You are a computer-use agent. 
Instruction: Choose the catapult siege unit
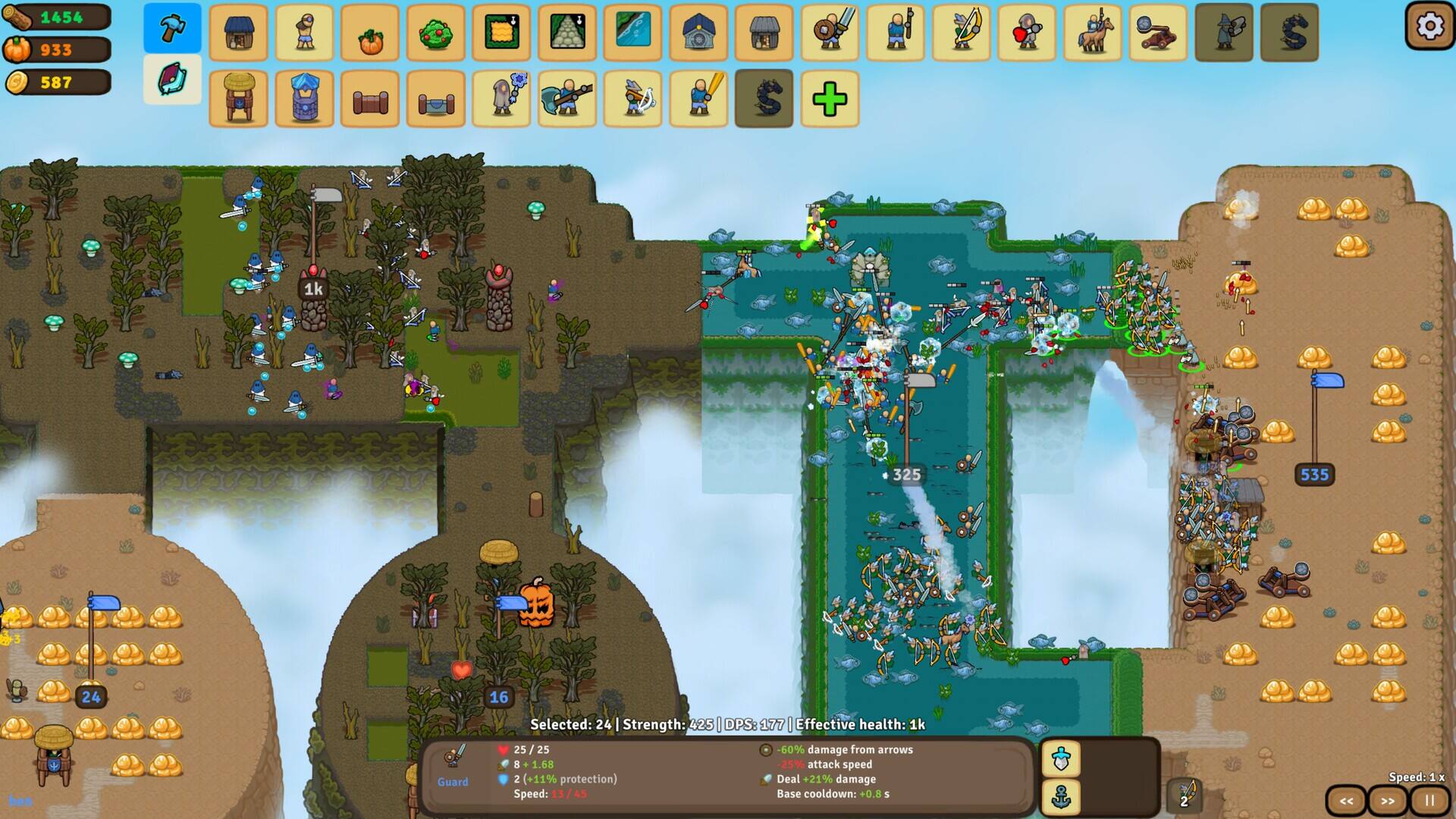coord(1158,33)
